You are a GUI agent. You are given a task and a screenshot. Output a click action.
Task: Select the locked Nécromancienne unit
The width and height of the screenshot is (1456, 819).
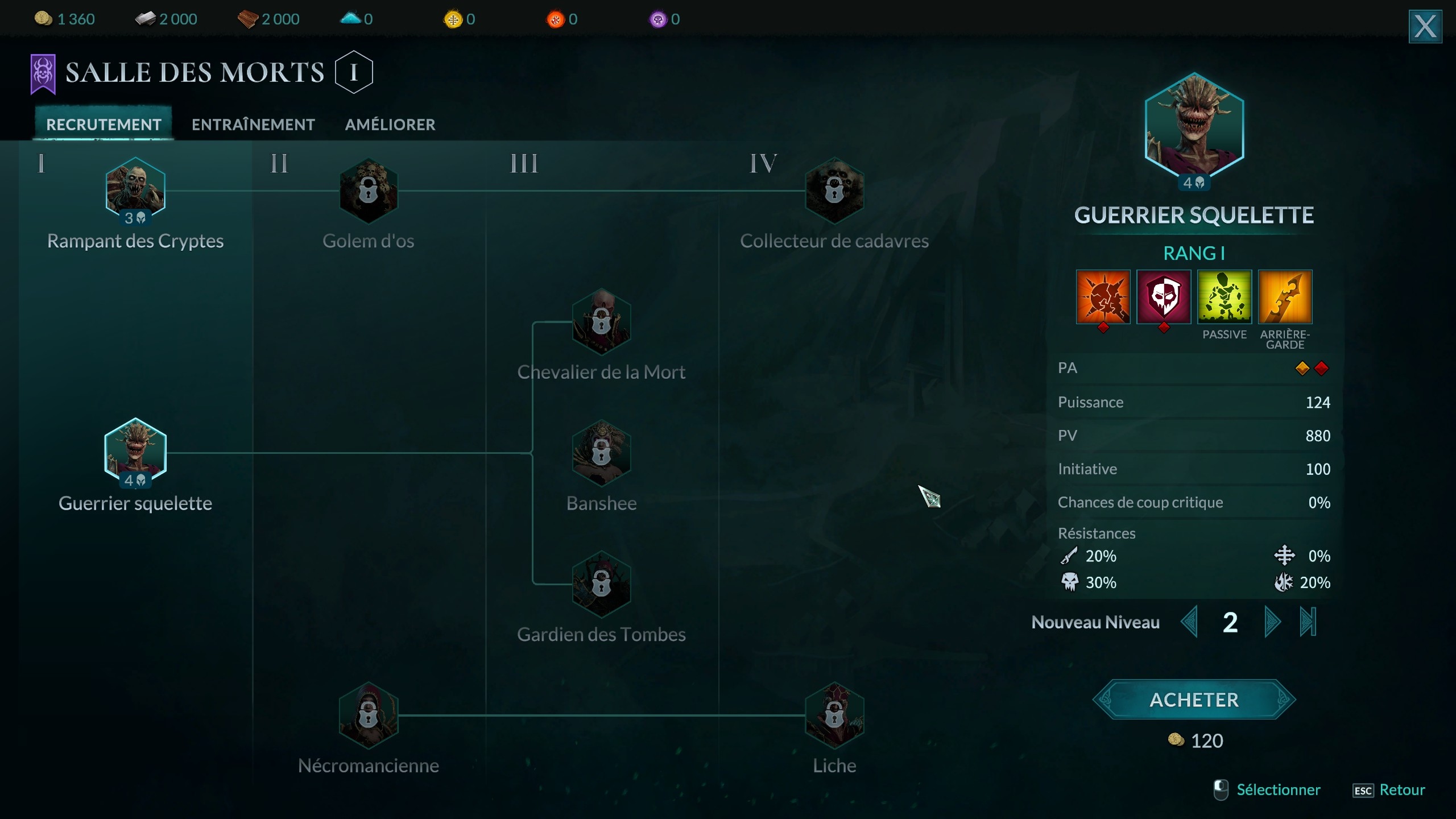point(369,715)
